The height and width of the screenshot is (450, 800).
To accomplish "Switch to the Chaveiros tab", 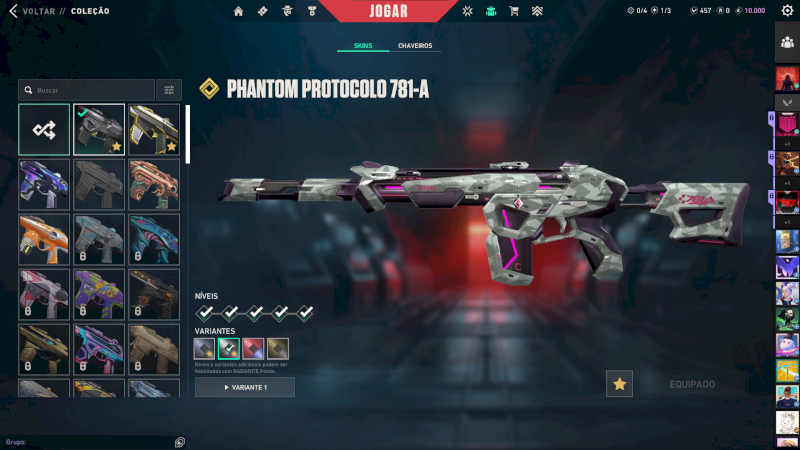I will coord(415,46).
